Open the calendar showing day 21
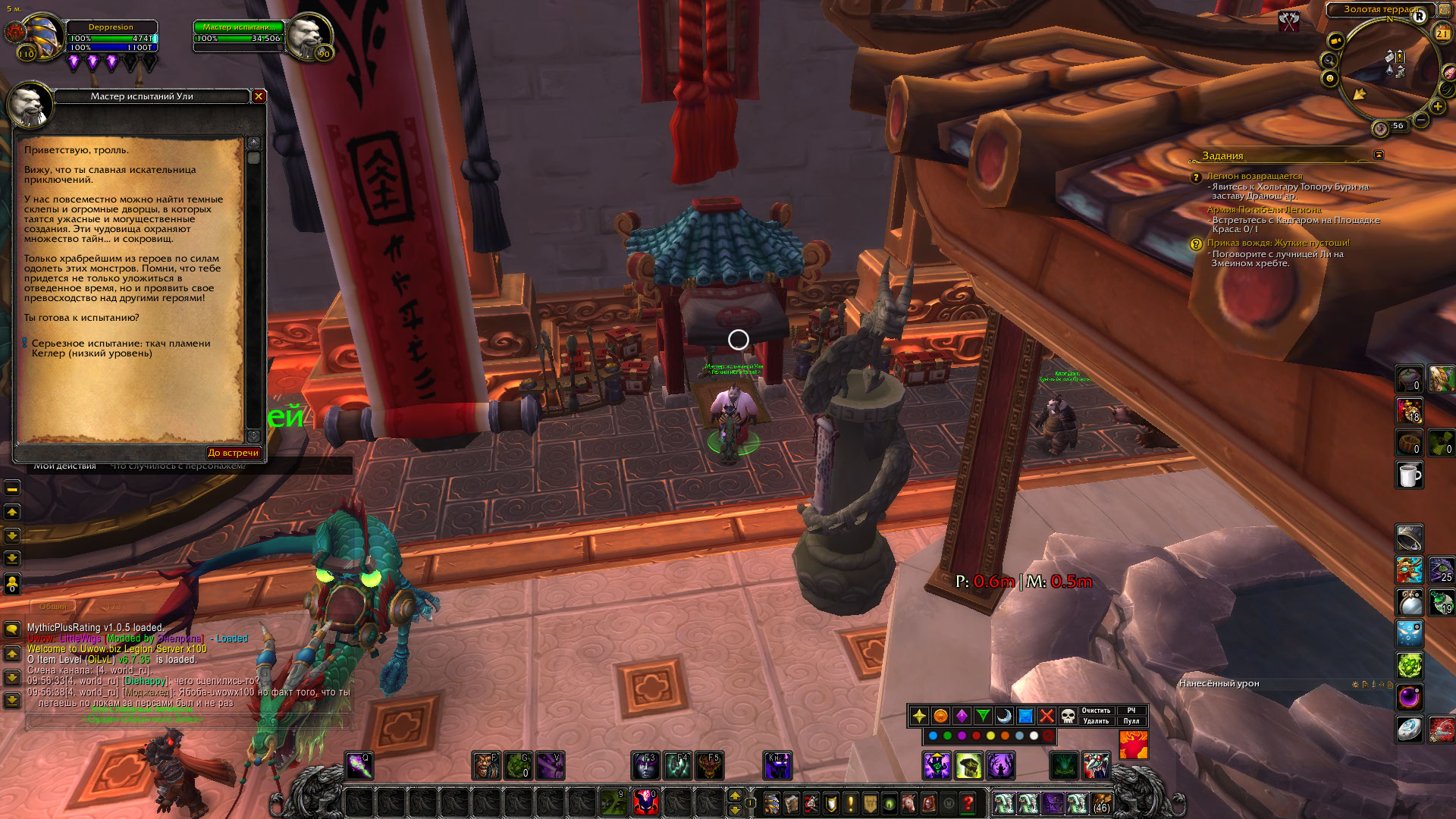1456x819 pixels. click(x=1442, y=33)
